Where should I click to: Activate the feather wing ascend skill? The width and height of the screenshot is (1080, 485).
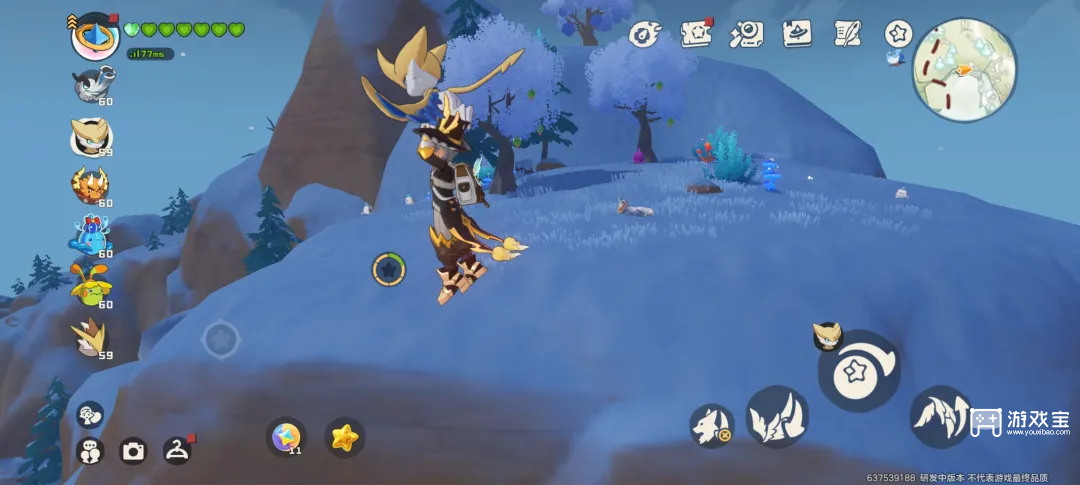click(x=940, y=415)
